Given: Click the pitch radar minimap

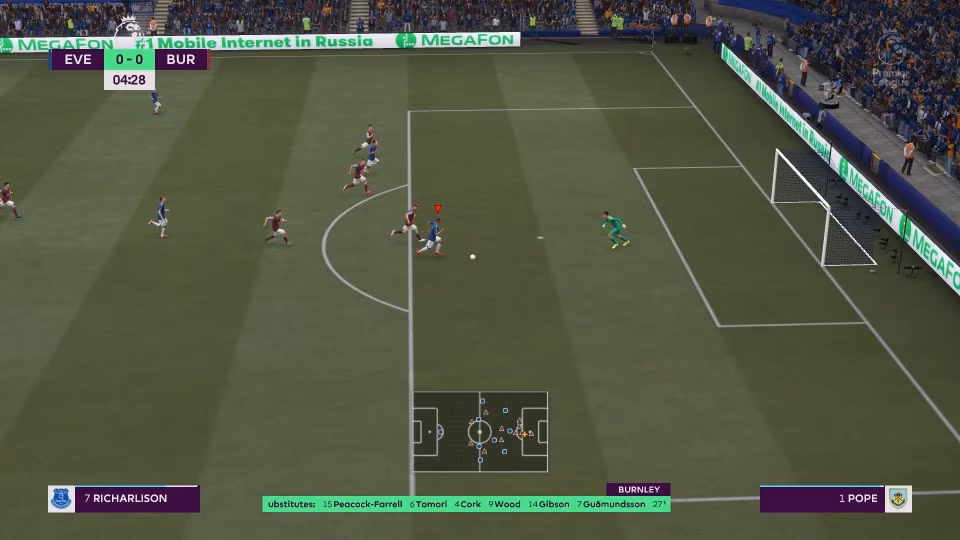Looking at the screenshot, I should coord(480,432).
